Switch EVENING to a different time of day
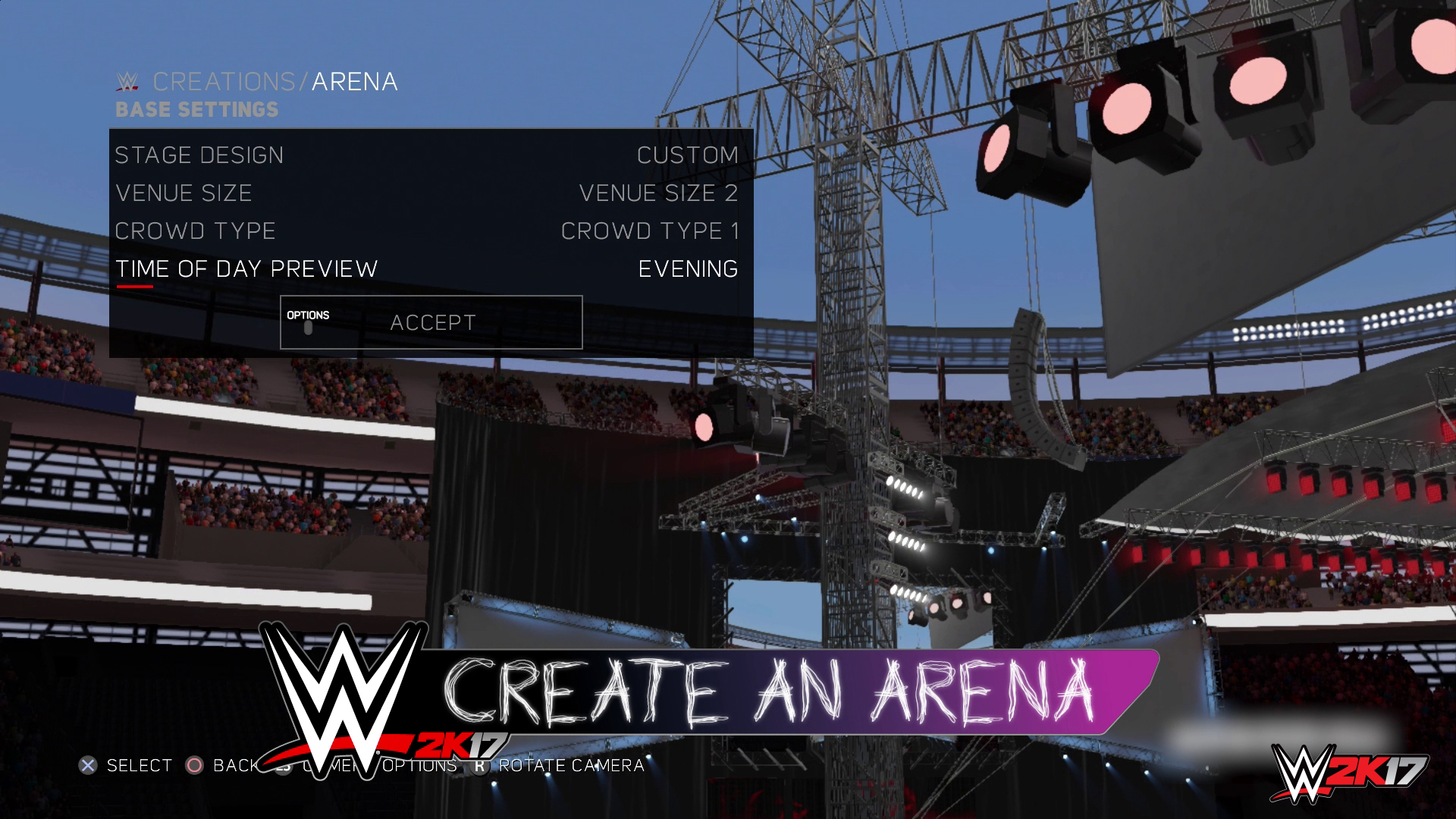Viewport: 1456px width, 819px height. point(686,268)
